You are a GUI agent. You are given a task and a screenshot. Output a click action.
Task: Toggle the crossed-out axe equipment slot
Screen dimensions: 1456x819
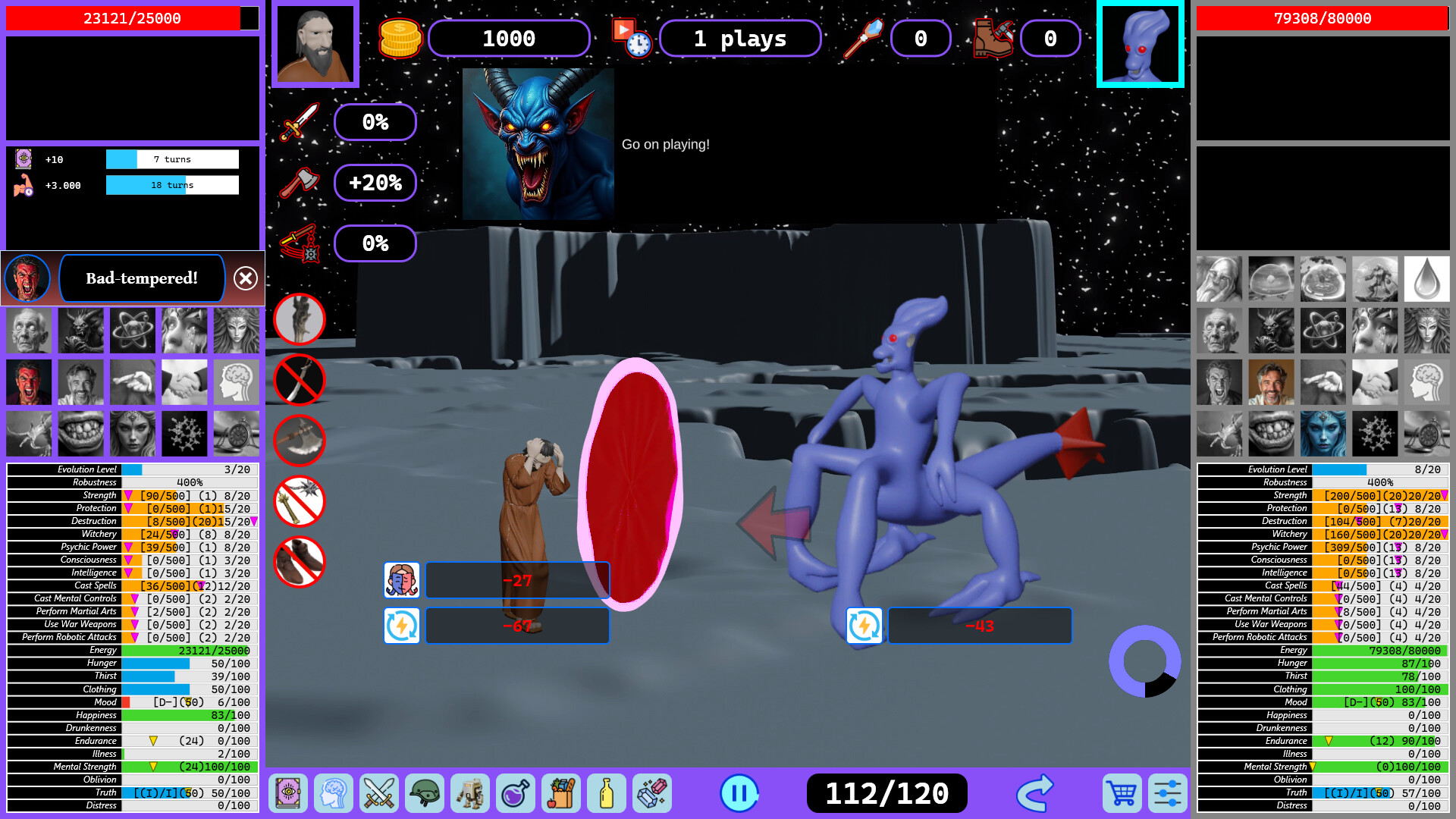coord(299,441)
